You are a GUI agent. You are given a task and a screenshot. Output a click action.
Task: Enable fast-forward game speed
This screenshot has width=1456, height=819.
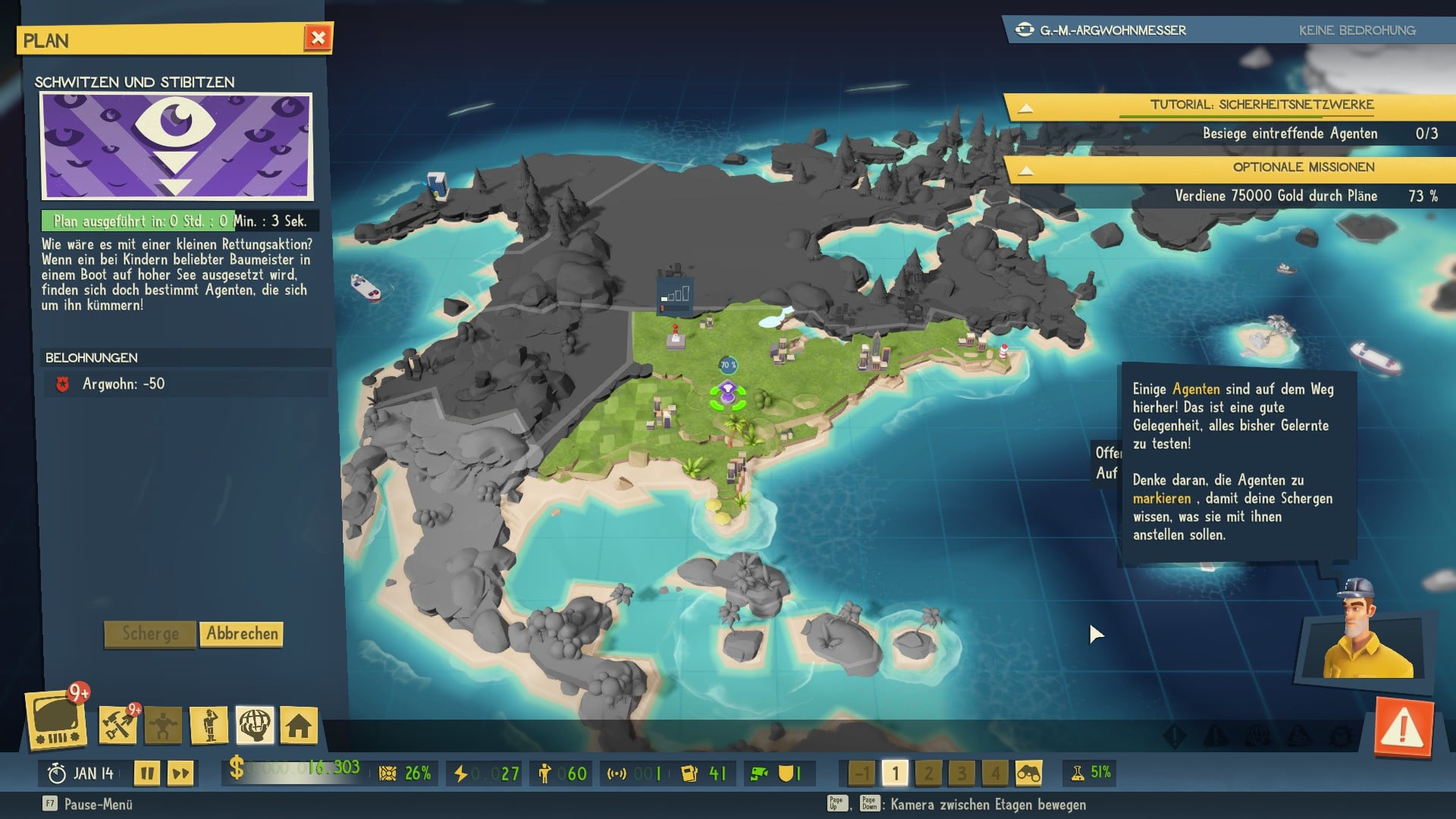(181, 774)
